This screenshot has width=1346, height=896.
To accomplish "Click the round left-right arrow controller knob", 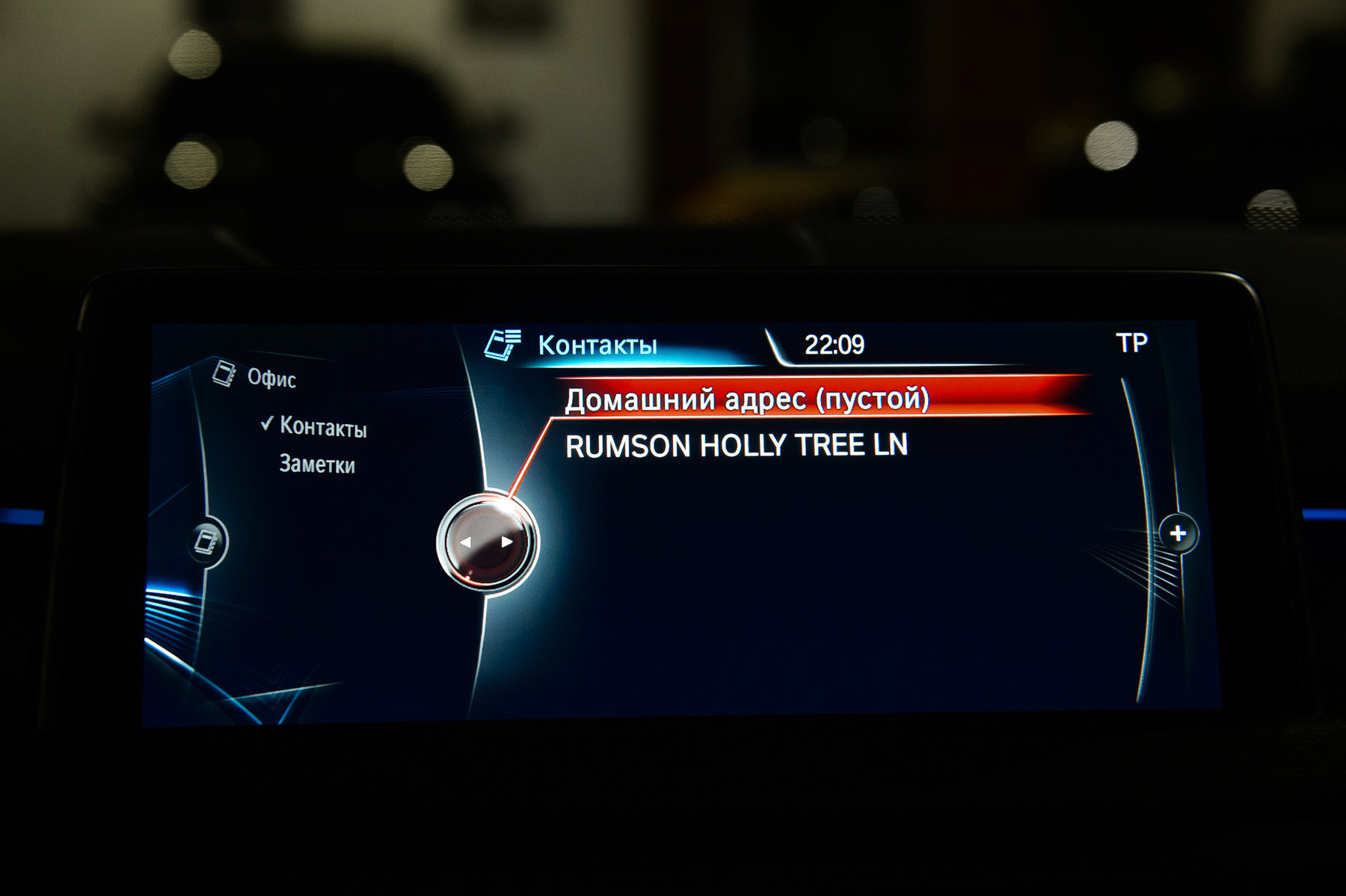I will (486, 542).
